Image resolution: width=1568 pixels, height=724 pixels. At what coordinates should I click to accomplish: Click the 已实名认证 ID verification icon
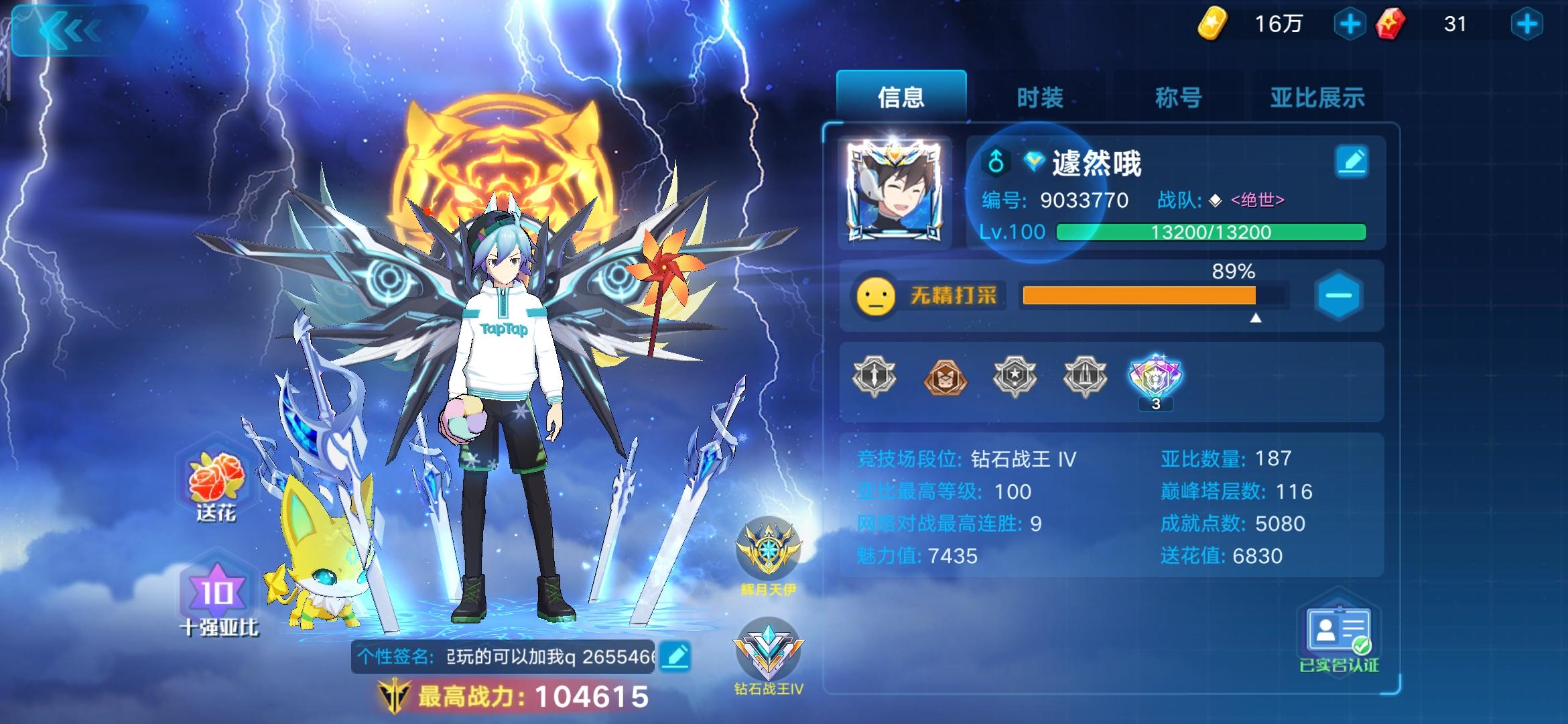coord(1340,630)
